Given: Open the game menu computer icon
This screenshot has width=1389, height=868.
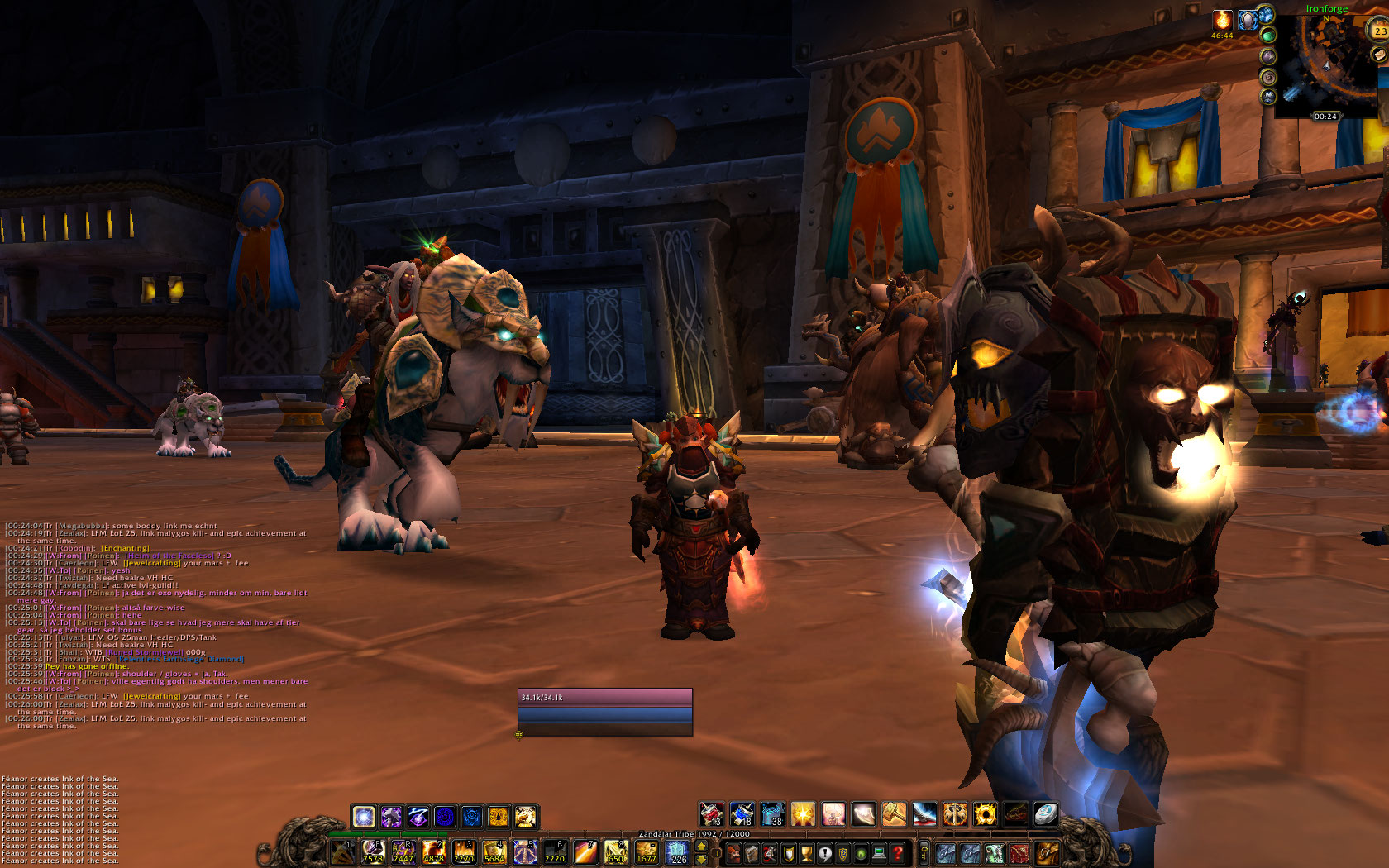Looking at the screenshot, I should [879, 852].
